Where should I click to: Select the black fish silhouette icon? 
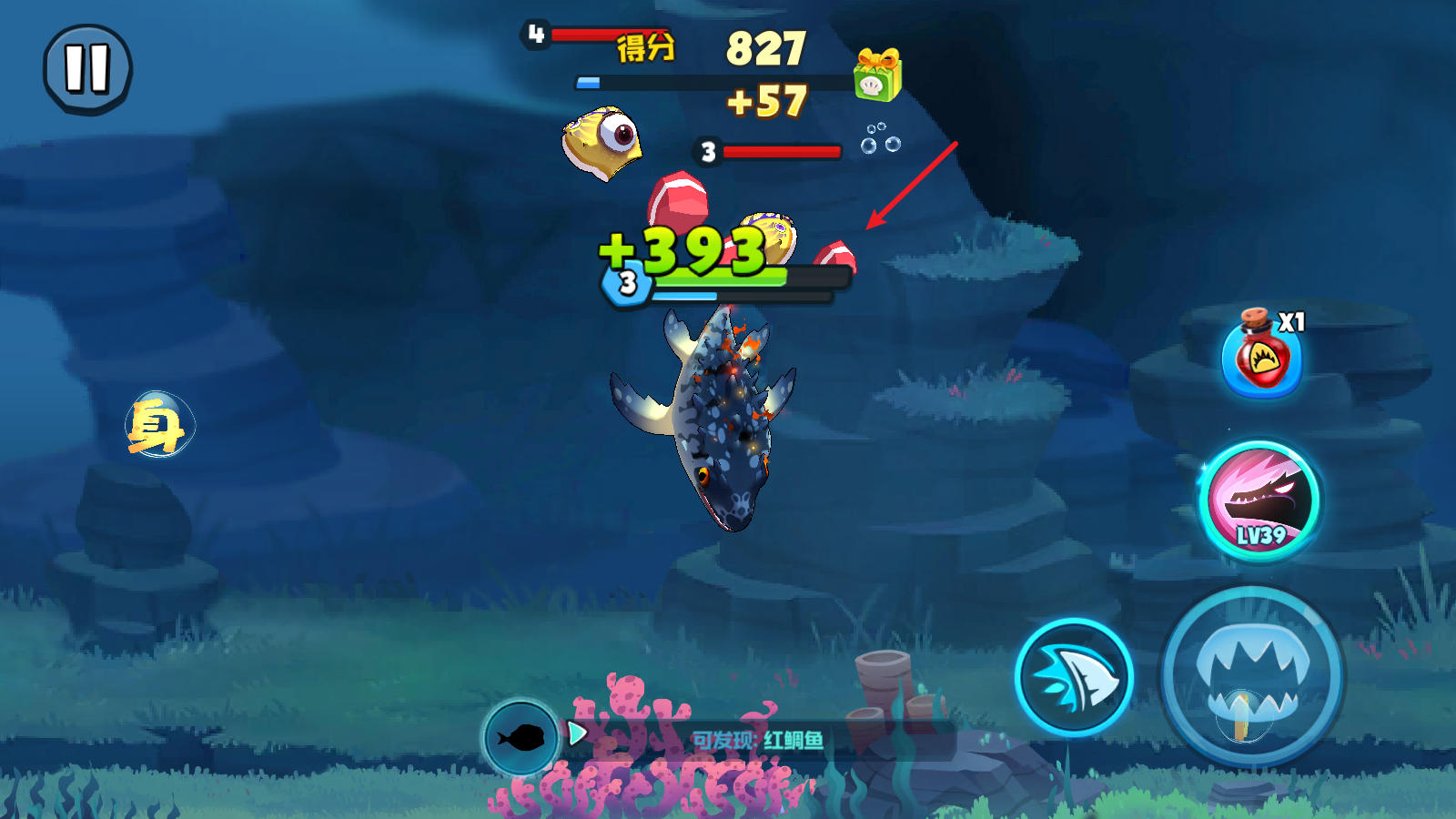click(521, 737)
